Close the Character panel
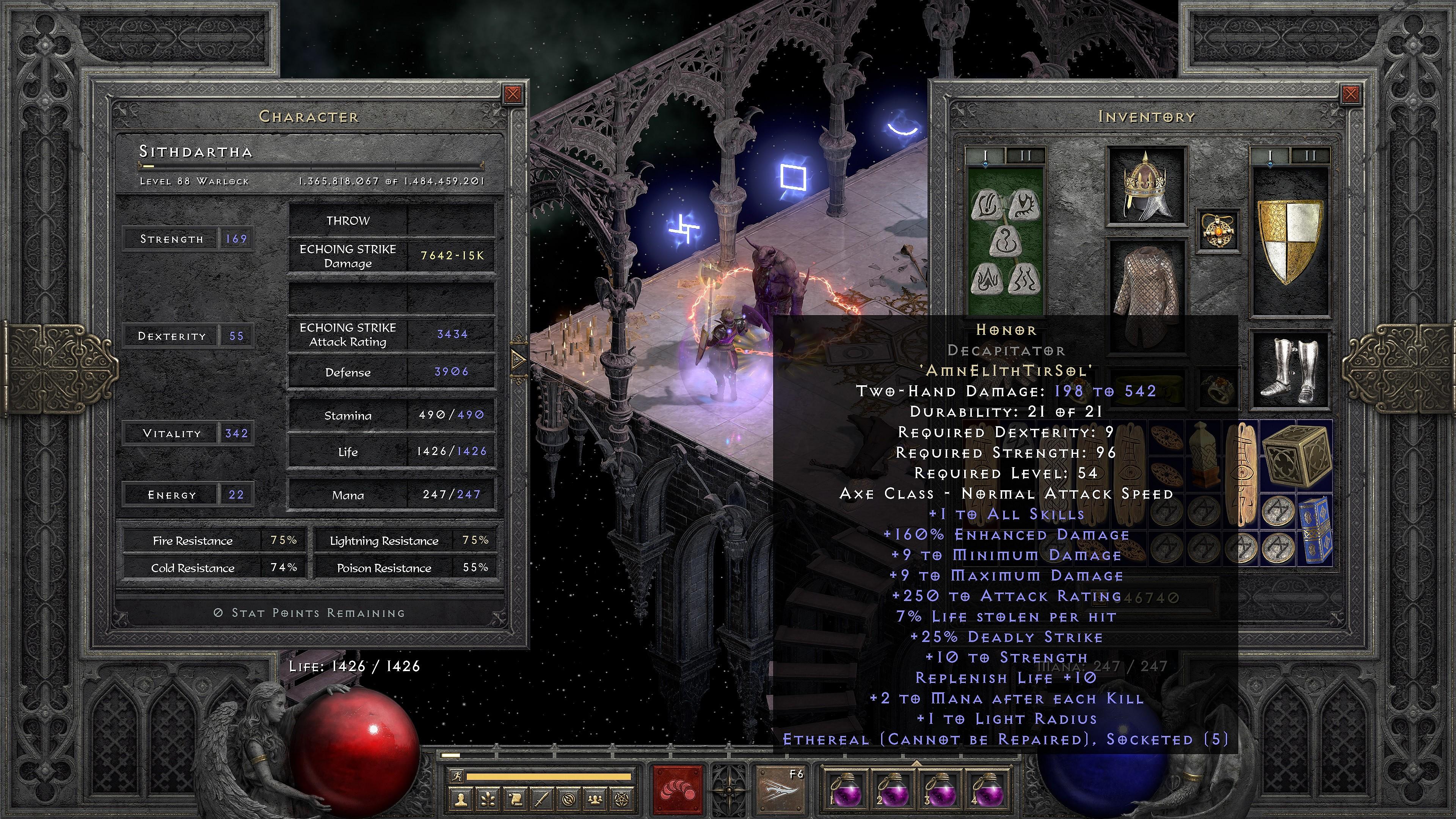The image size is (1456, 819). coord(513,94)
